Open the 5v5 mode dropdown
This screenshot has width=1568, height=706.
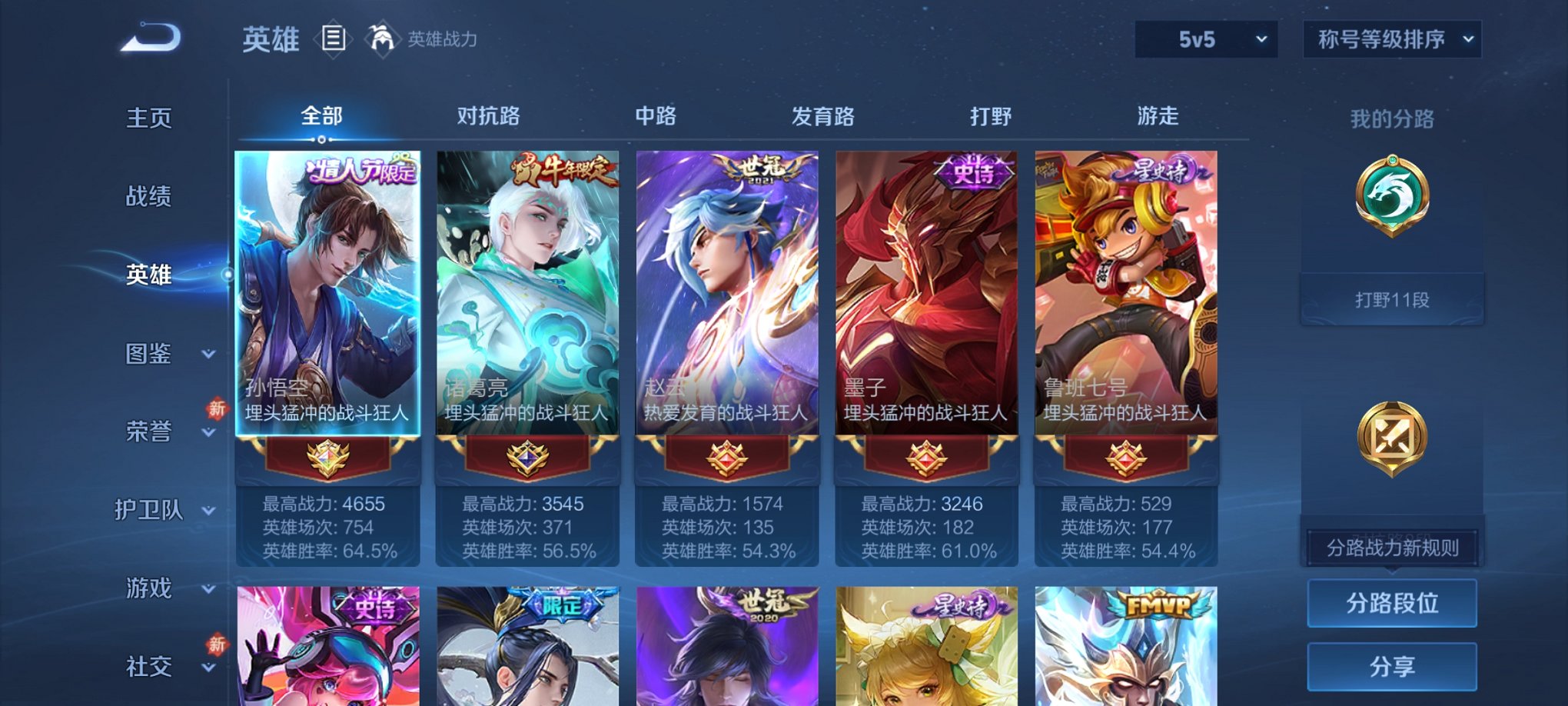pyautogui.click(x=1204, y=37)
